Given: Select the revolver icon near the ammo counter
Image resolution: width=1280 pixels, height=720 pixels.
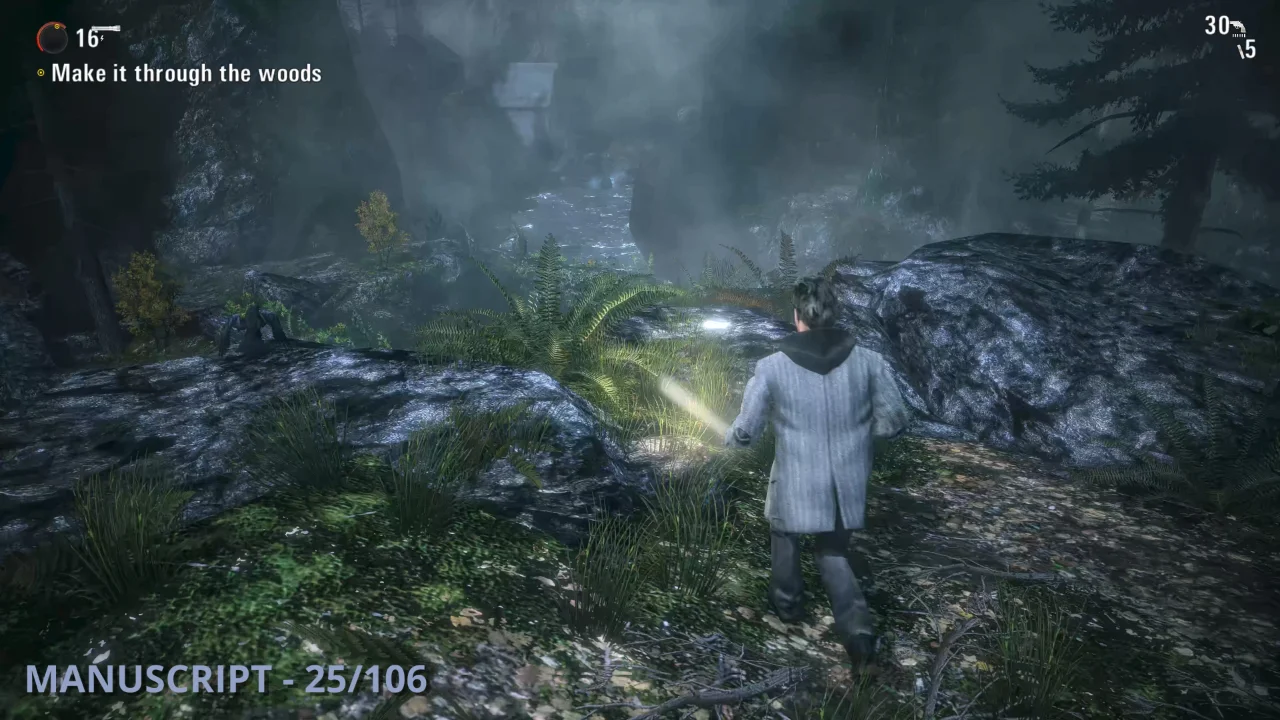Looking at the screenshot, I should pyautogui.click(x=1238, y=26).
